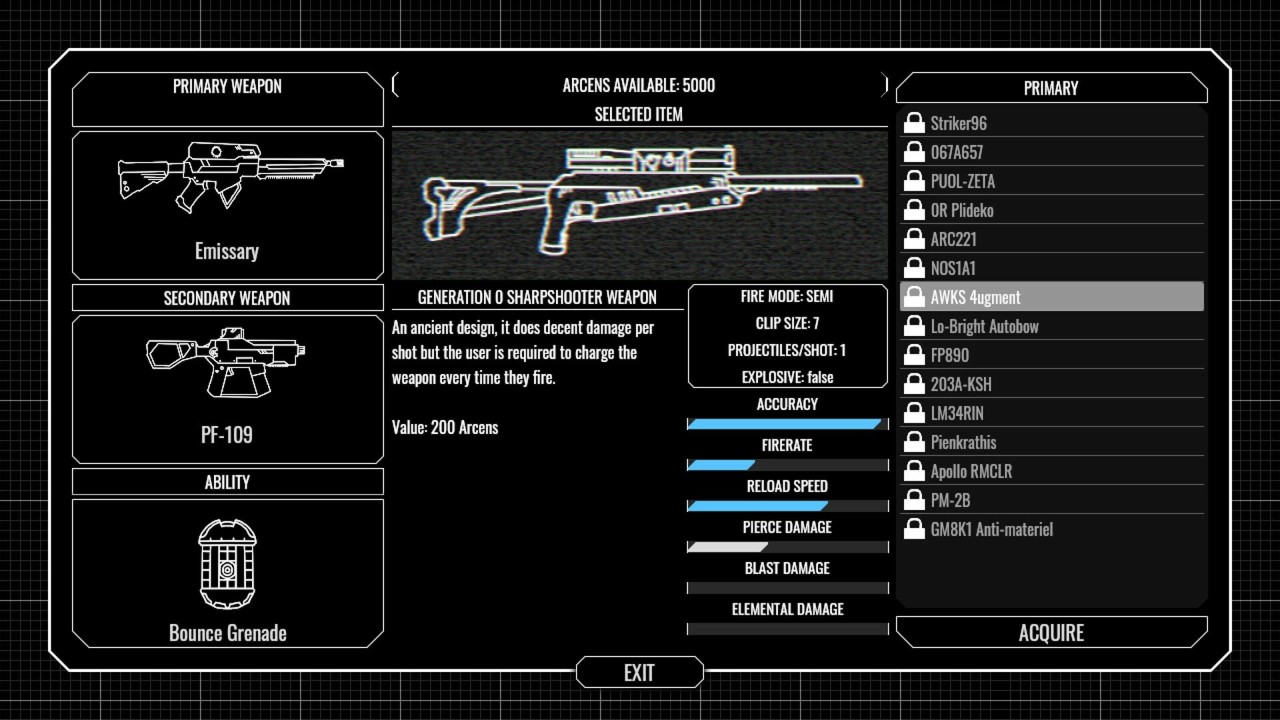Viewport: 1280px width, 720px height.
Task: Select the Pienkrathis weapon row
Action: (x=1051, y=442)
